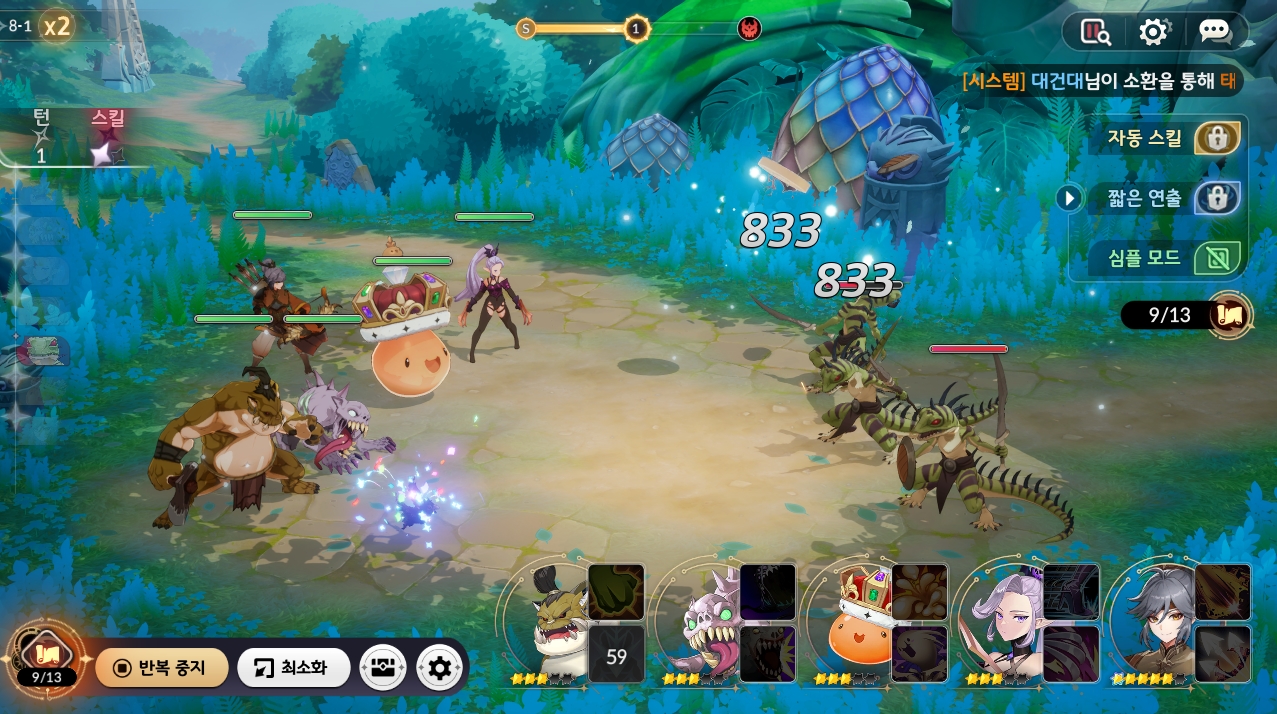
Task: Open settings via the top-right gear
Action: point(1153,32)
